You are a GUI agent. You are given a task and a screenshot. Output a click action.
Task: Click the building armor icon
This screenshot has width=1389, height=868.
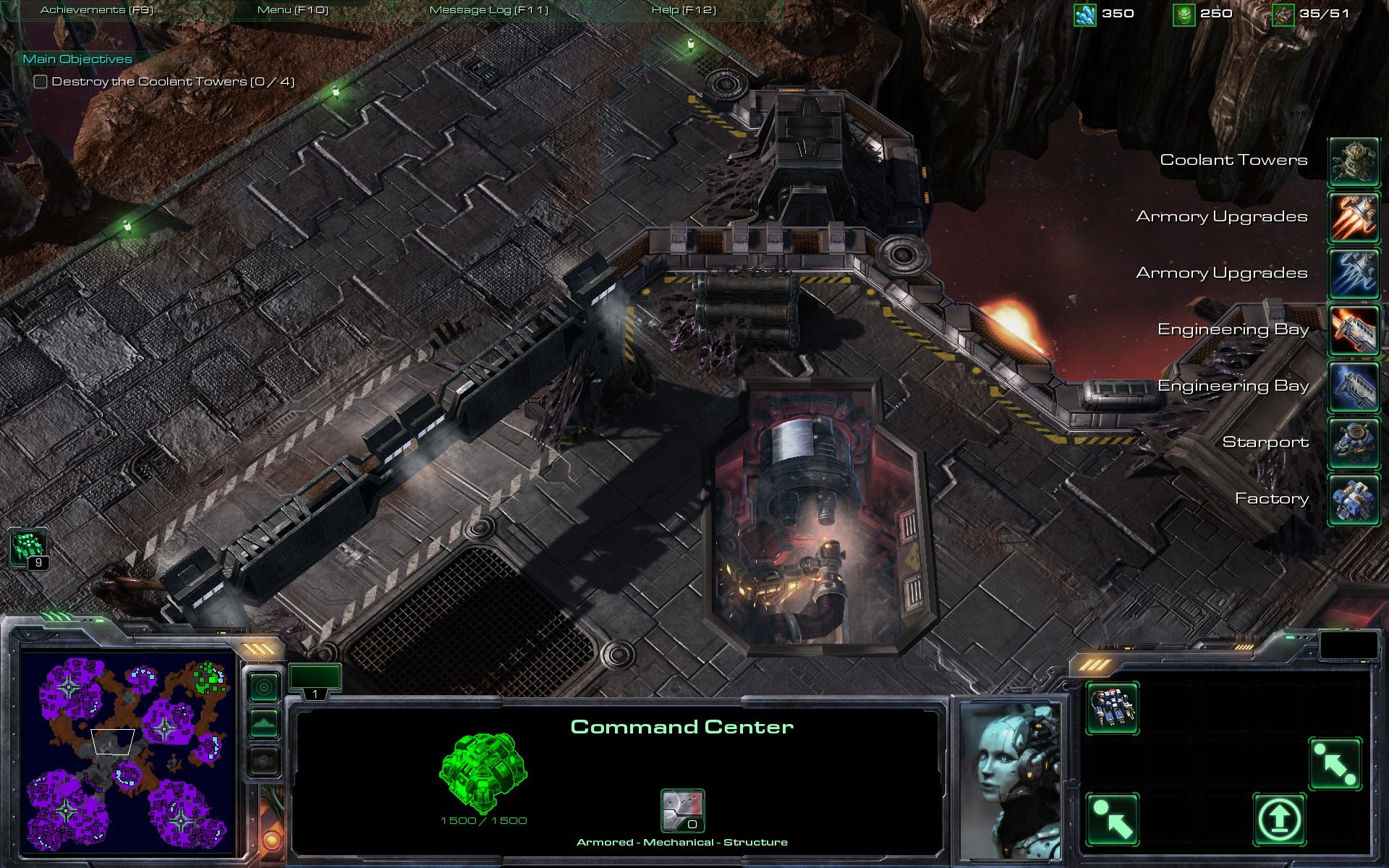point(682,810)
